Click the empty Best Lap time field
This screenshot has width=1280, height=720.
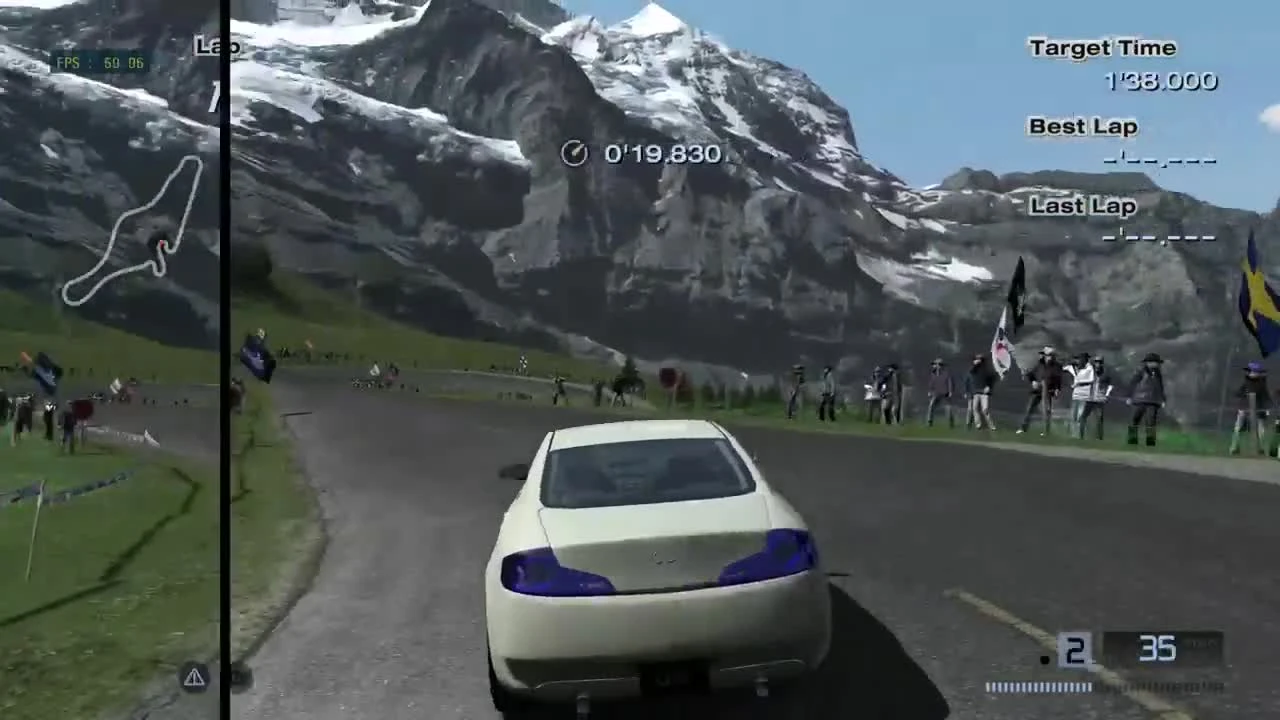[1160, 158]
